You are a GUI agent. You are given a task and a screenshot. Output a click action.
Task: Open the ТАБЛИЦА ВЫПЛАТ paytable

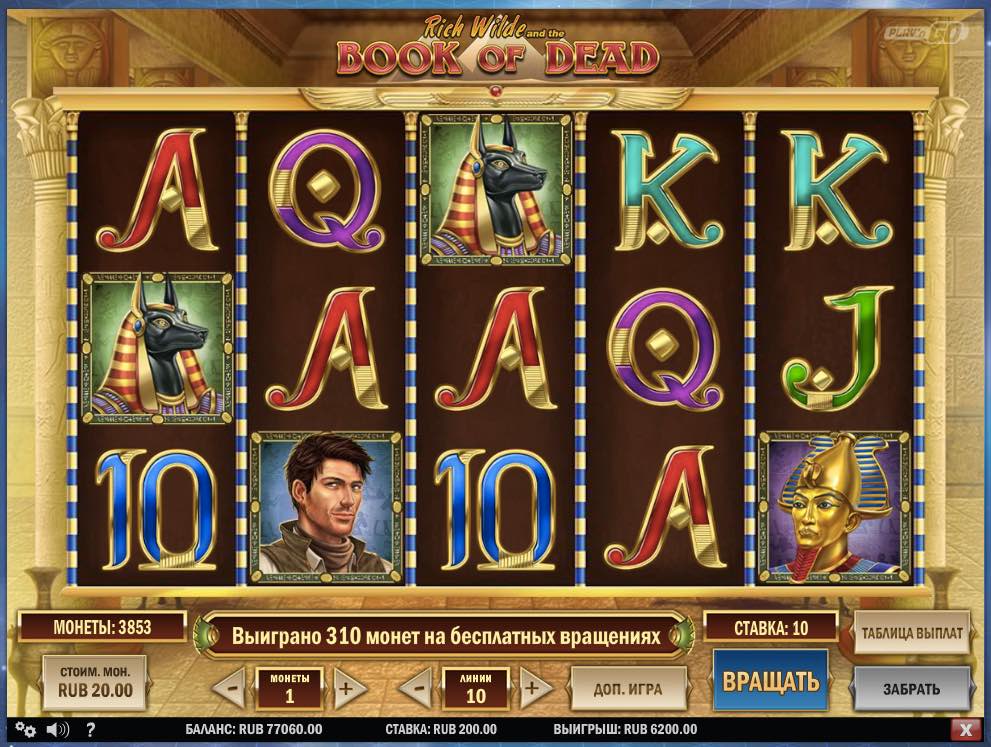pyautogui.click(x=911, y=633)
